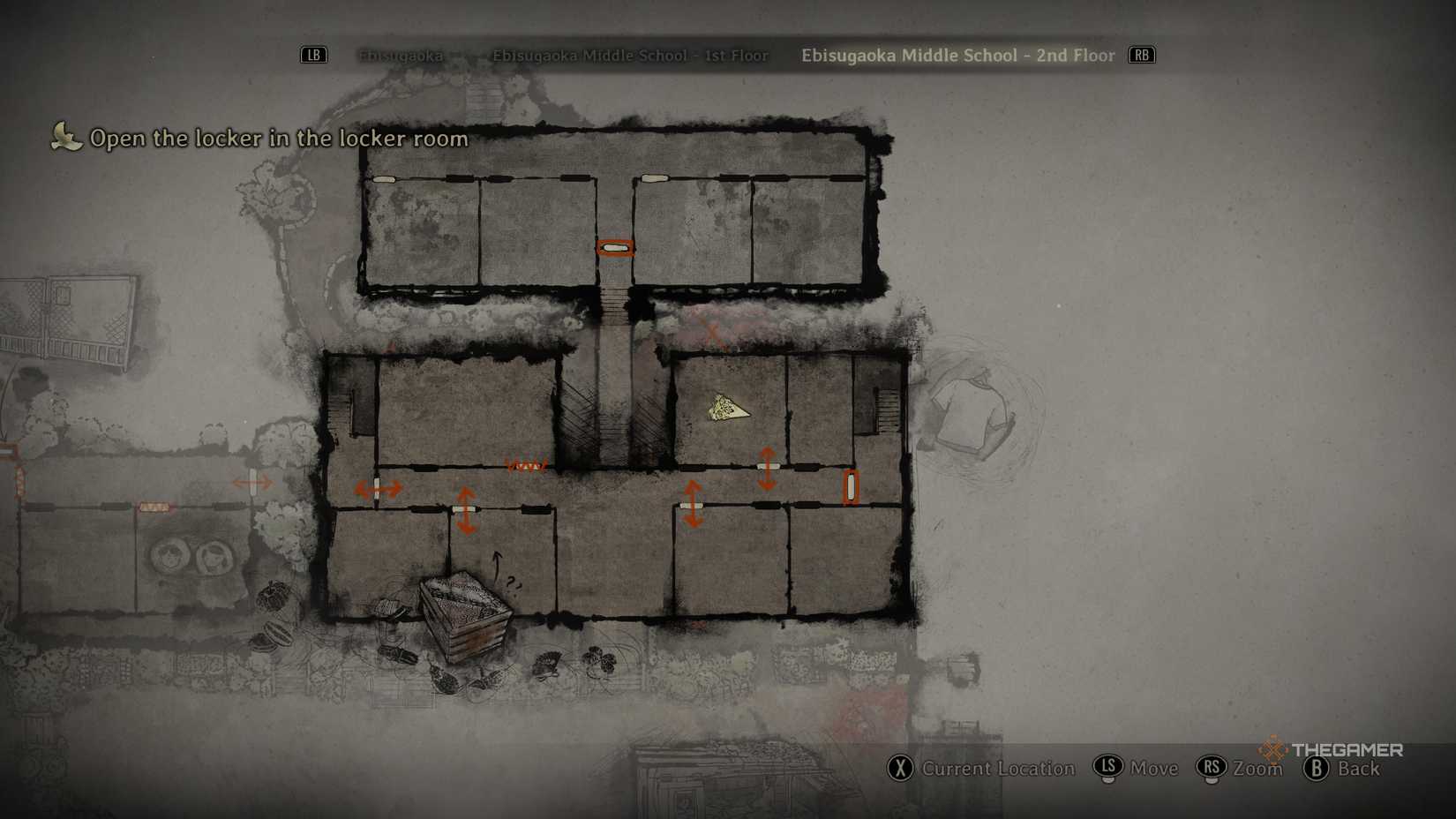Click the wooden crate map sketch

click(464, 613)
